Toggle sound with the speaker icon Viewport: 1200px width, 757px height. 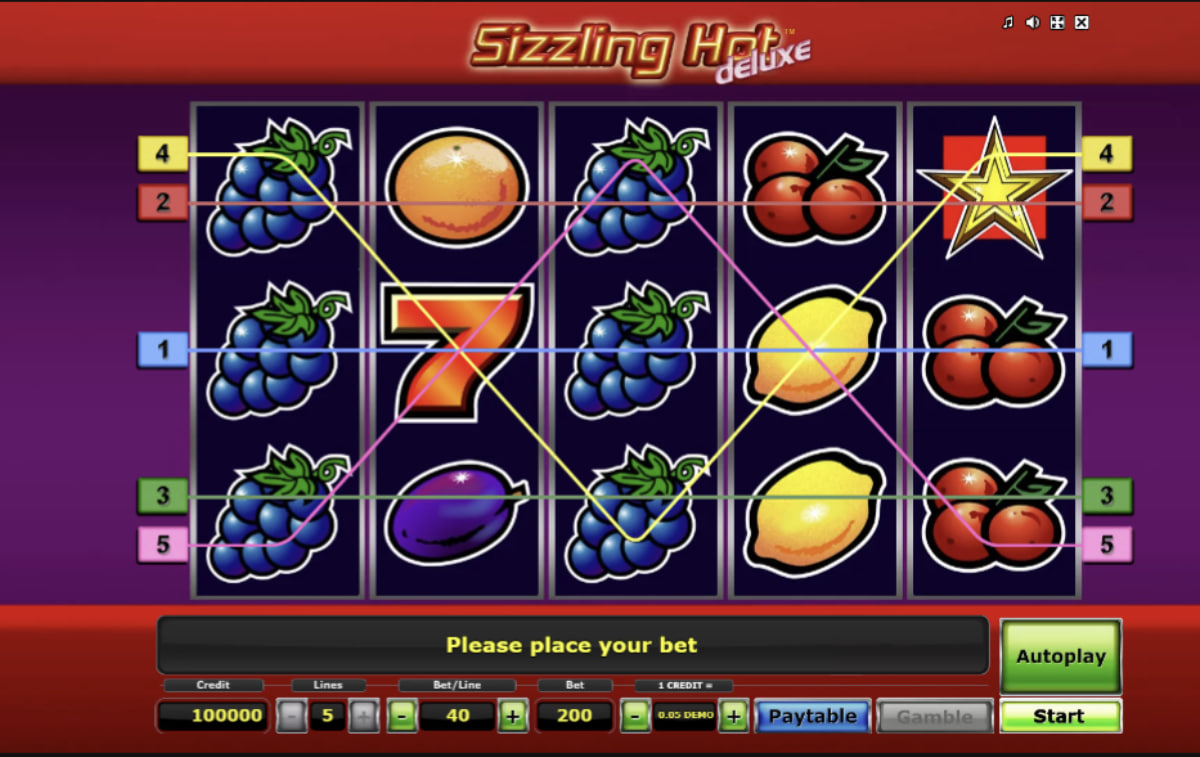[x=1032, y=23]
